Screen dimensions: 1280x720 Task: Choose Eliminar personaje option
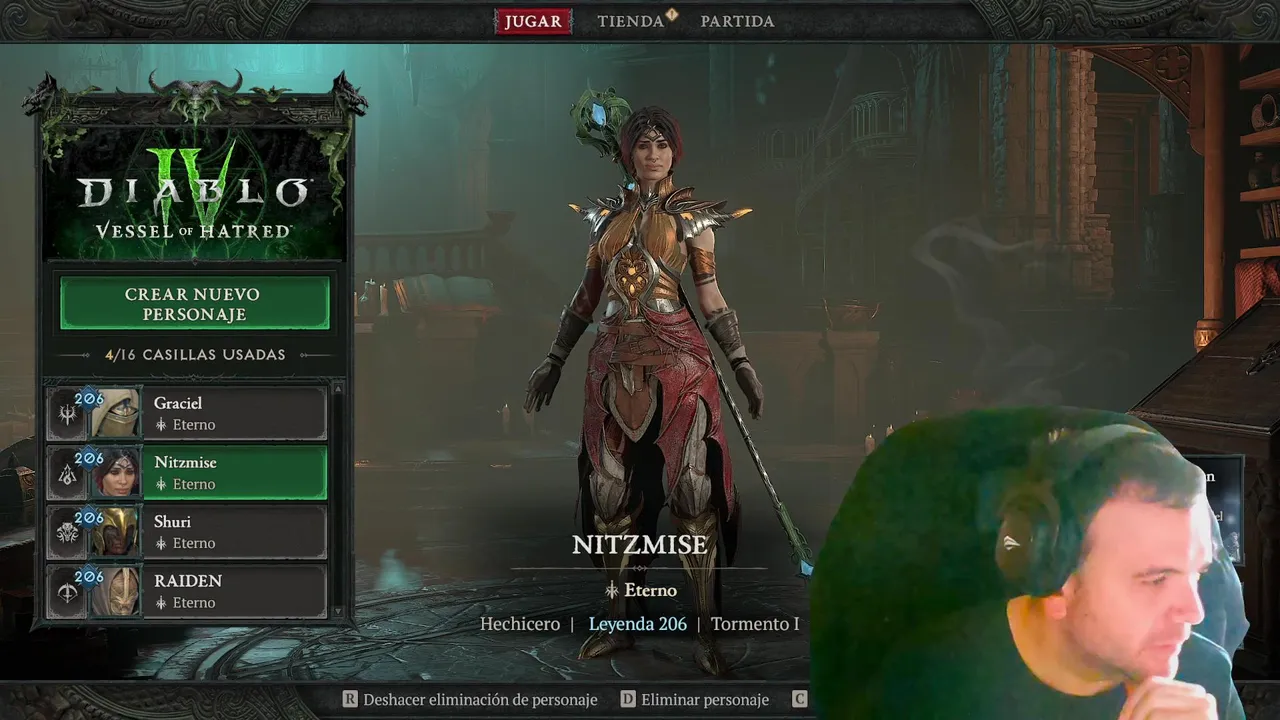coord(695,700)
